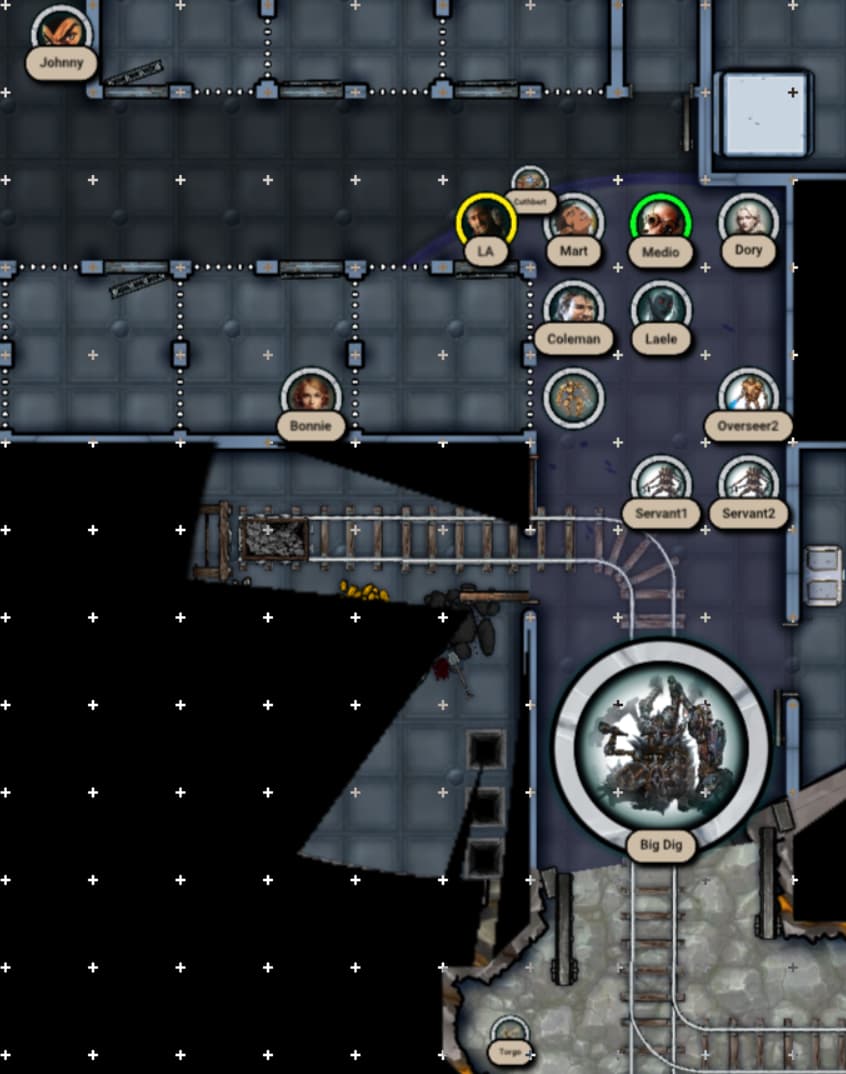Select the Medio token with green ring
Viewport: 846px width, 1074px height.
661,222
